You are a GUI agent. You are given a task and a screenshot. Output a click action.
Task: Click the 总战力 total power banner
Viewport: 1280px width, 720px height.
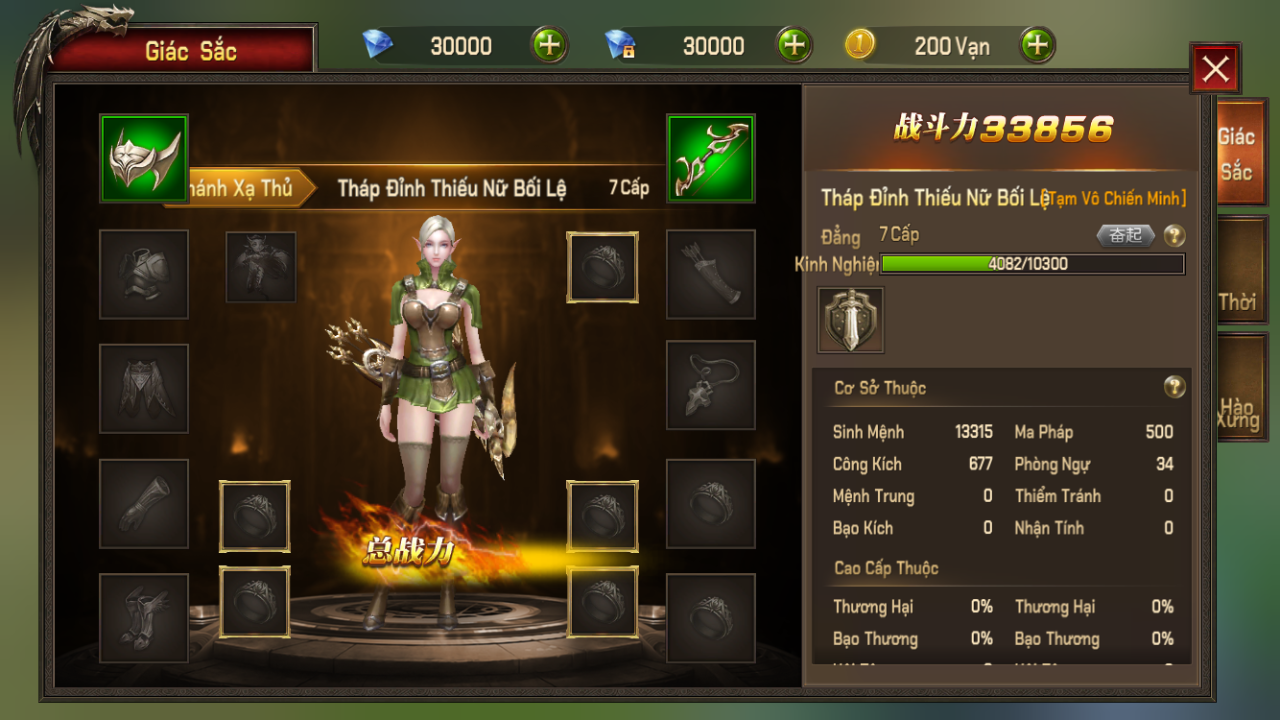(410, 551)
